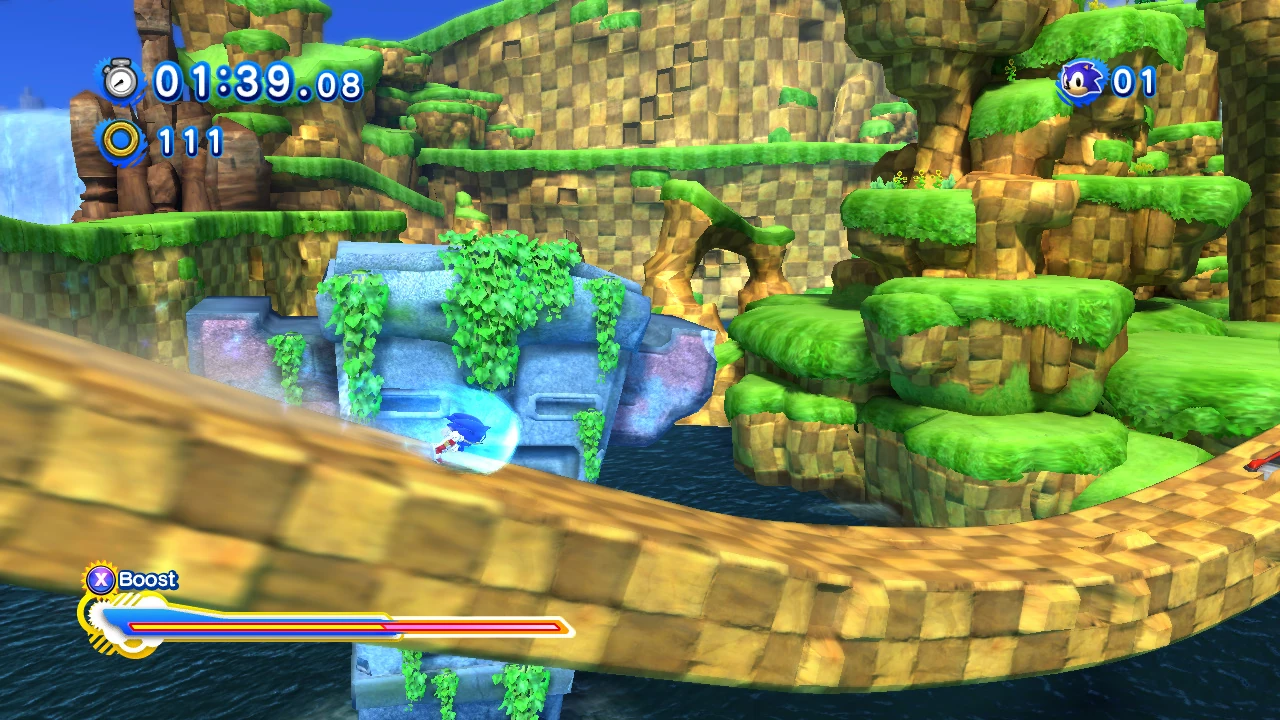Click the stopwatch timer icon
This screenshot has height=720, width=1280.
[122, 81]
